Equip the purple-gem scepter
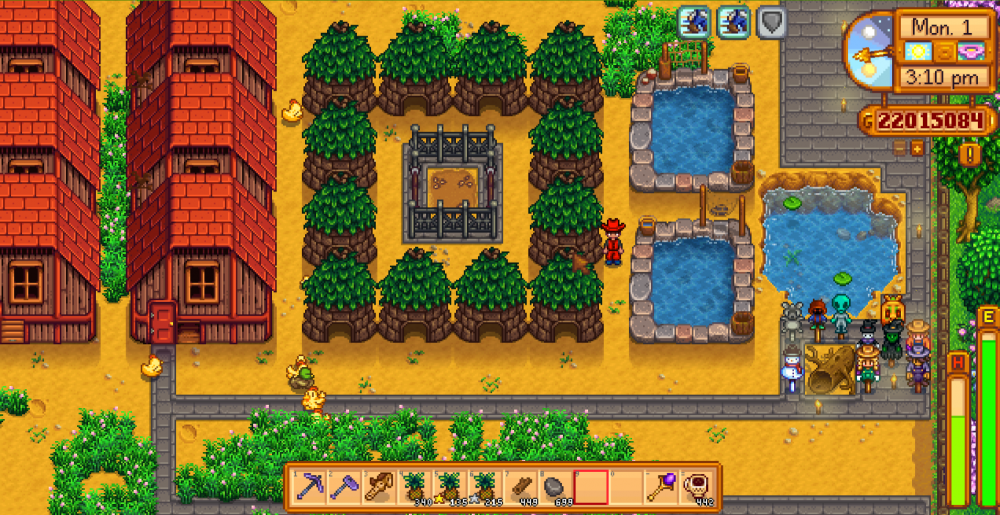The width and height of the screenshot is (1000, 515). coord(662,488)
